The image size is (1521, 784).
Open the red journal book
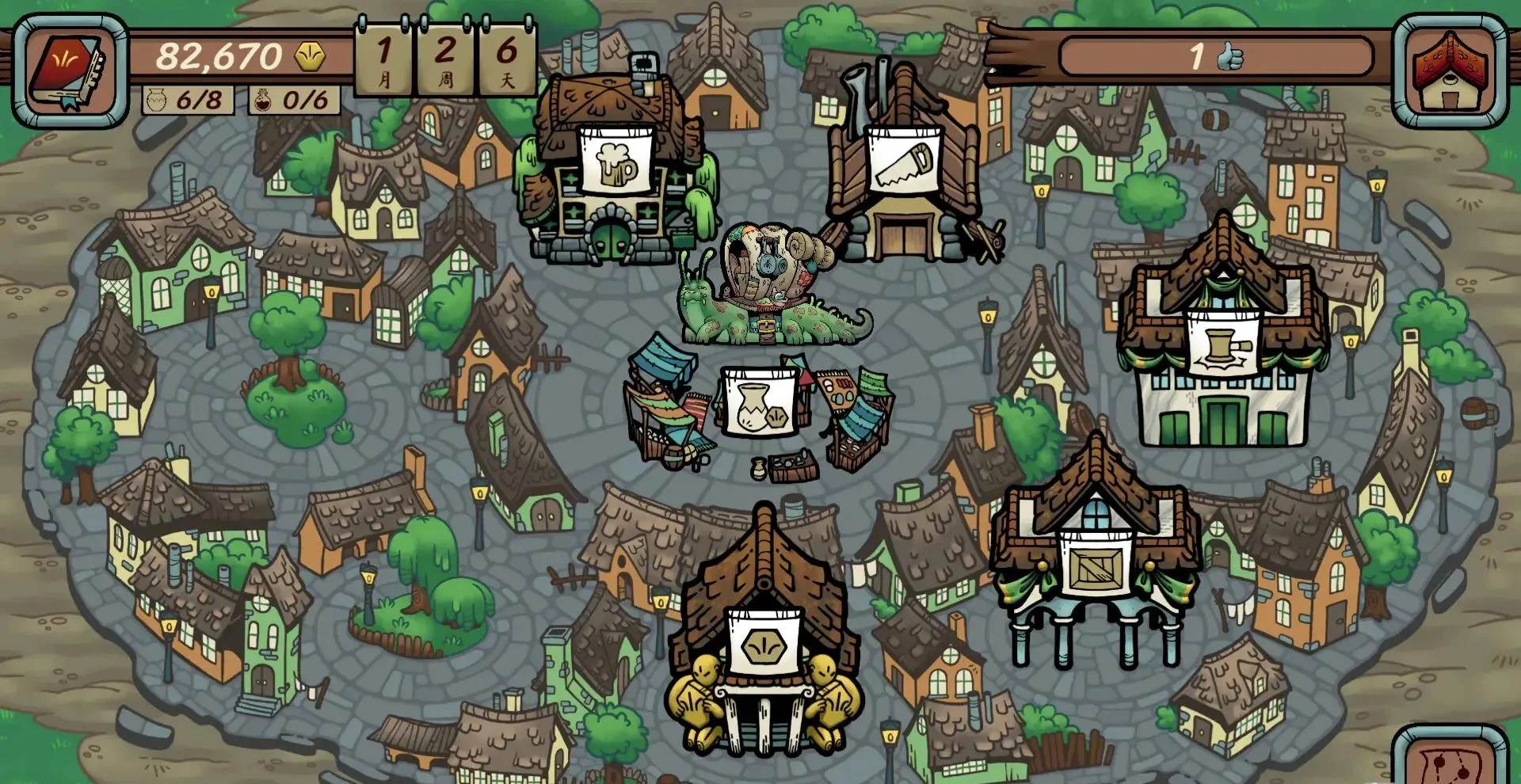69,70
